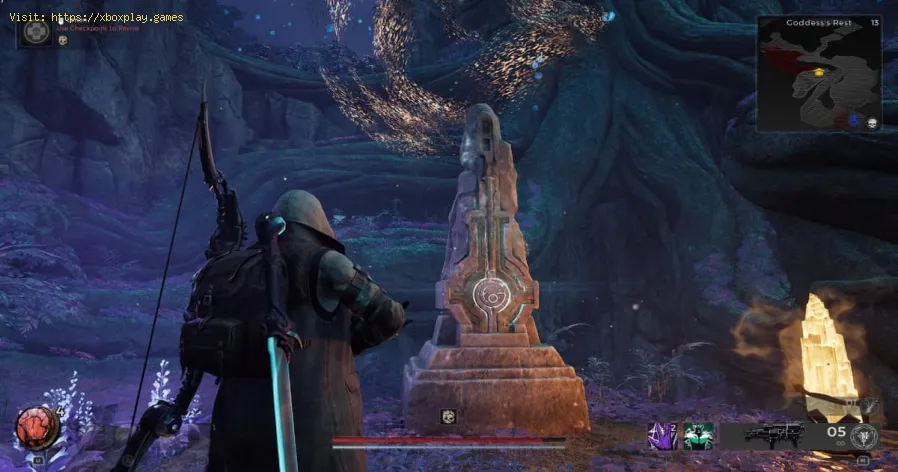The height and width of the screenshot is (472, 898).
Task: Activate the green archetype skill icon
Action: (699, 436)
